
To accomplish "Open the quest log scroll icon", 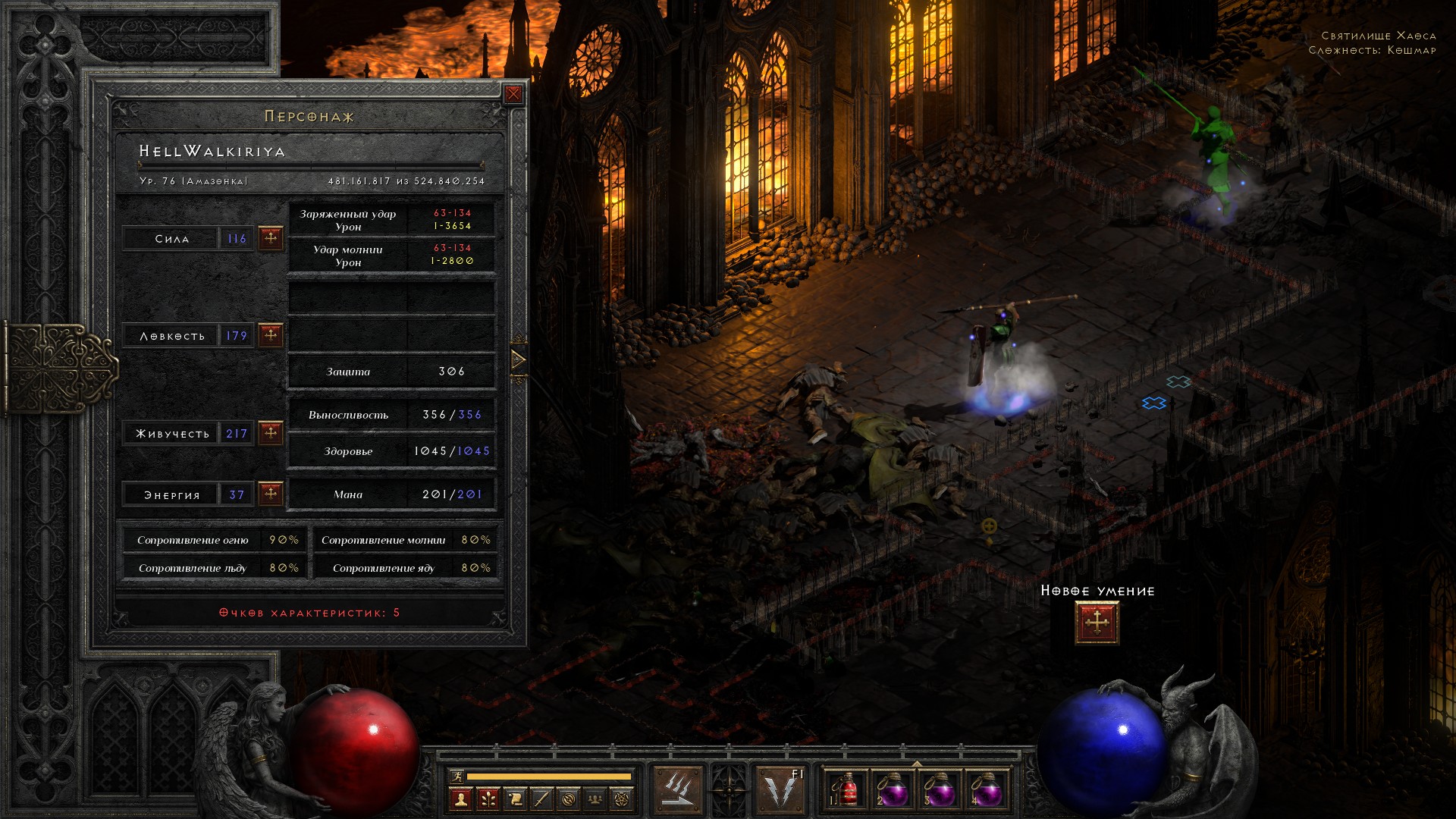I will (x=515, y=799).
